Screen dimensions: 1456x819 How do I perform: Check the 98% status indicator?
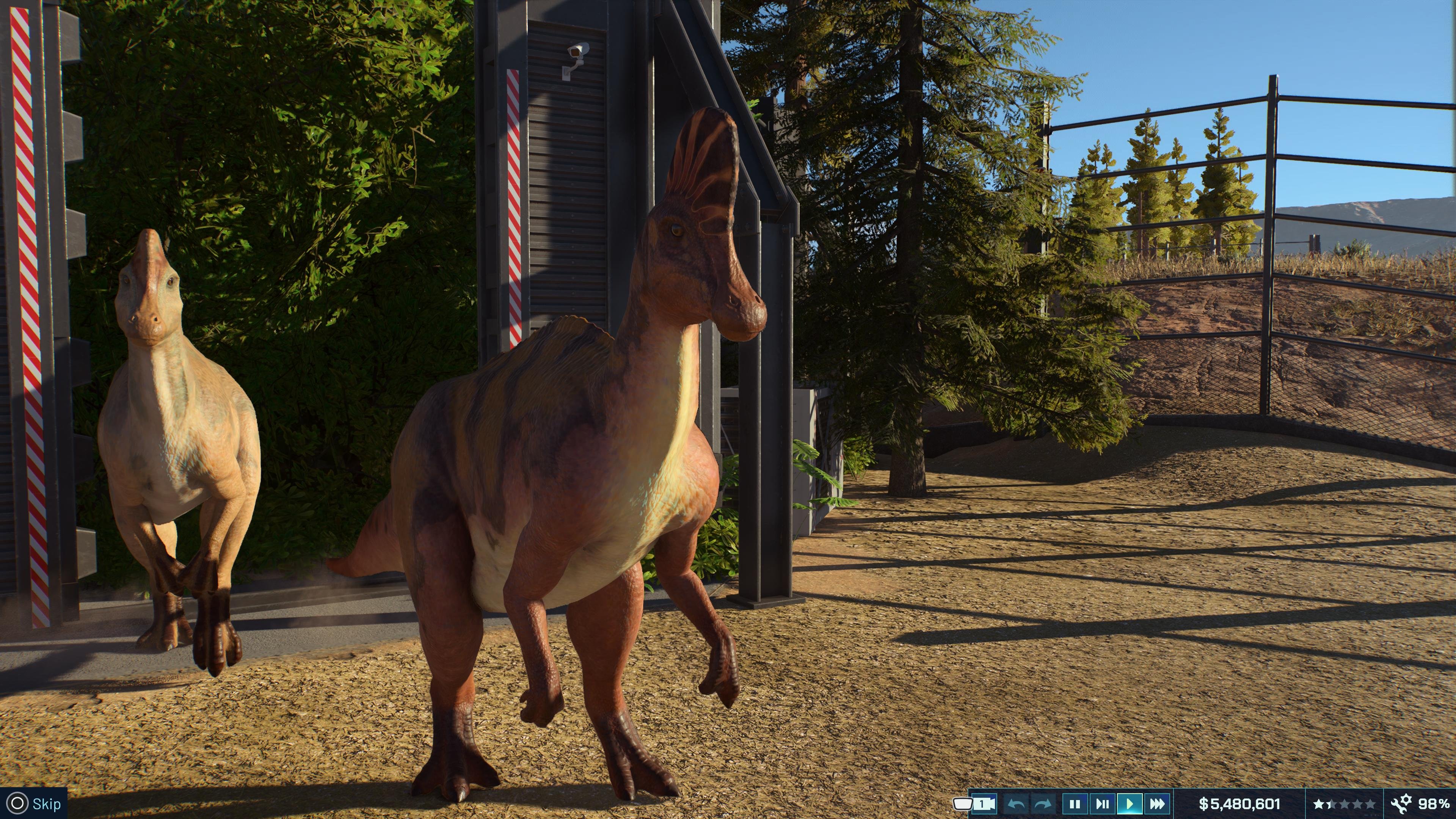(1433, 803)
